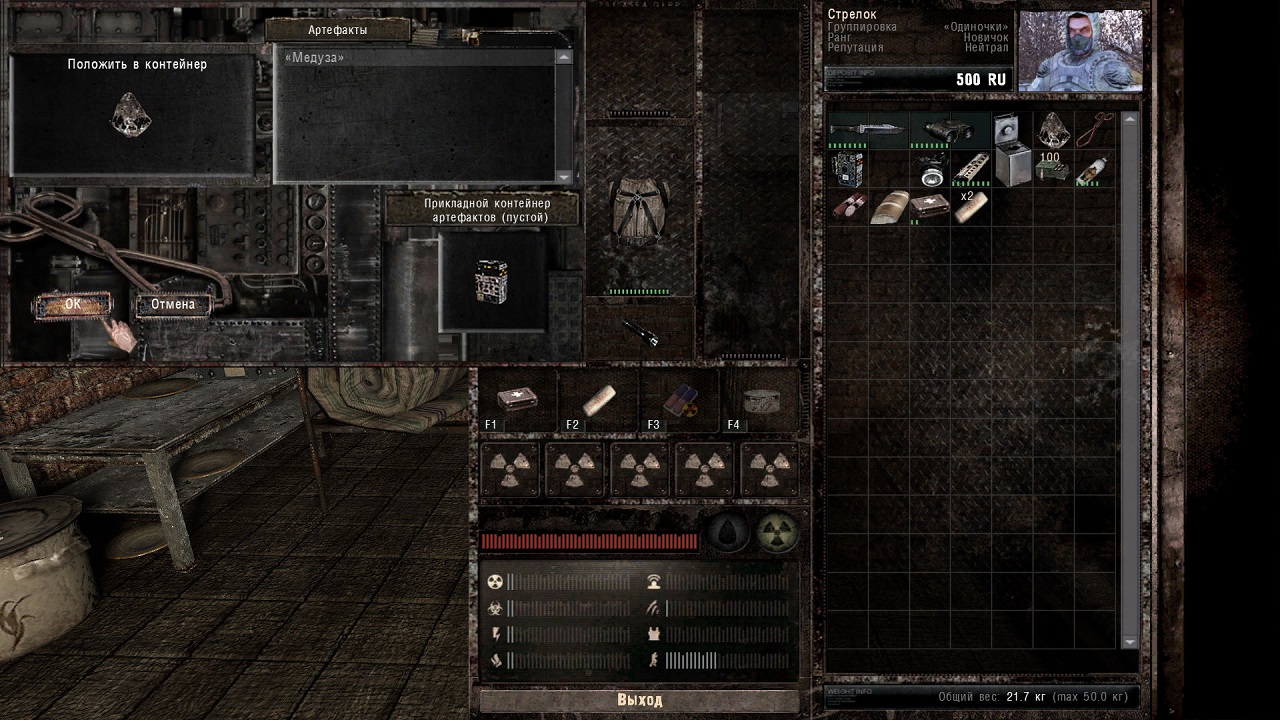Select the ammo box with 100 rounds

click(x=1051, y=168)
